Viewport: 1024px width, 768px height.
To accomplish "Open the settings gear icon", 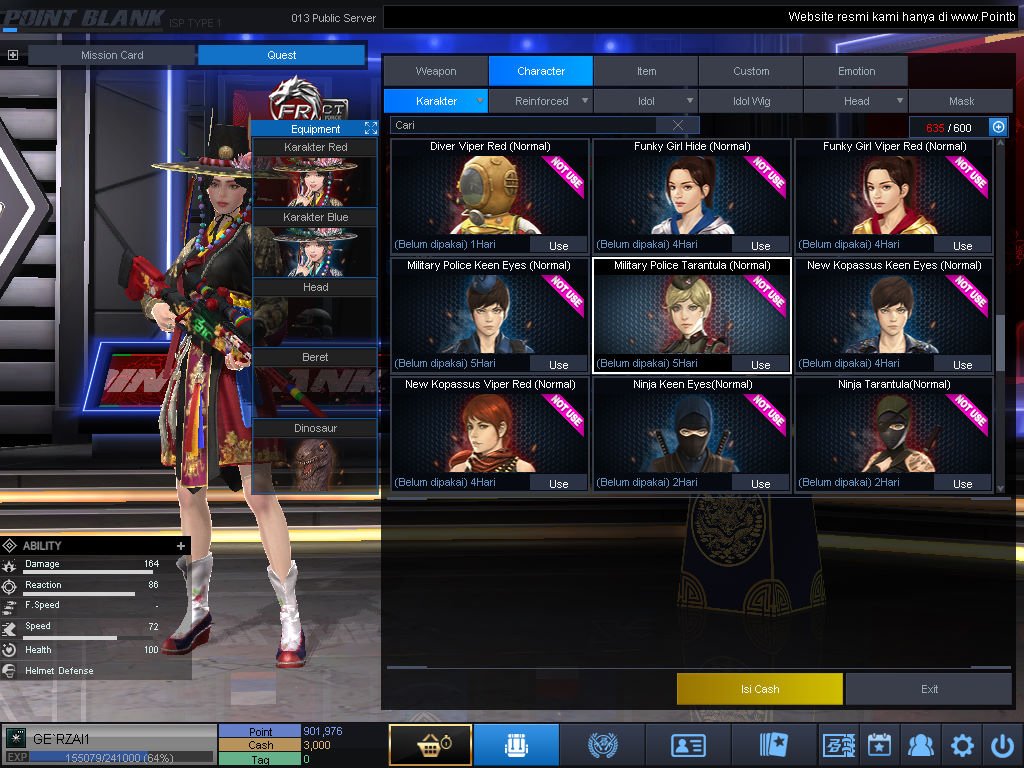I will (962, 745).
